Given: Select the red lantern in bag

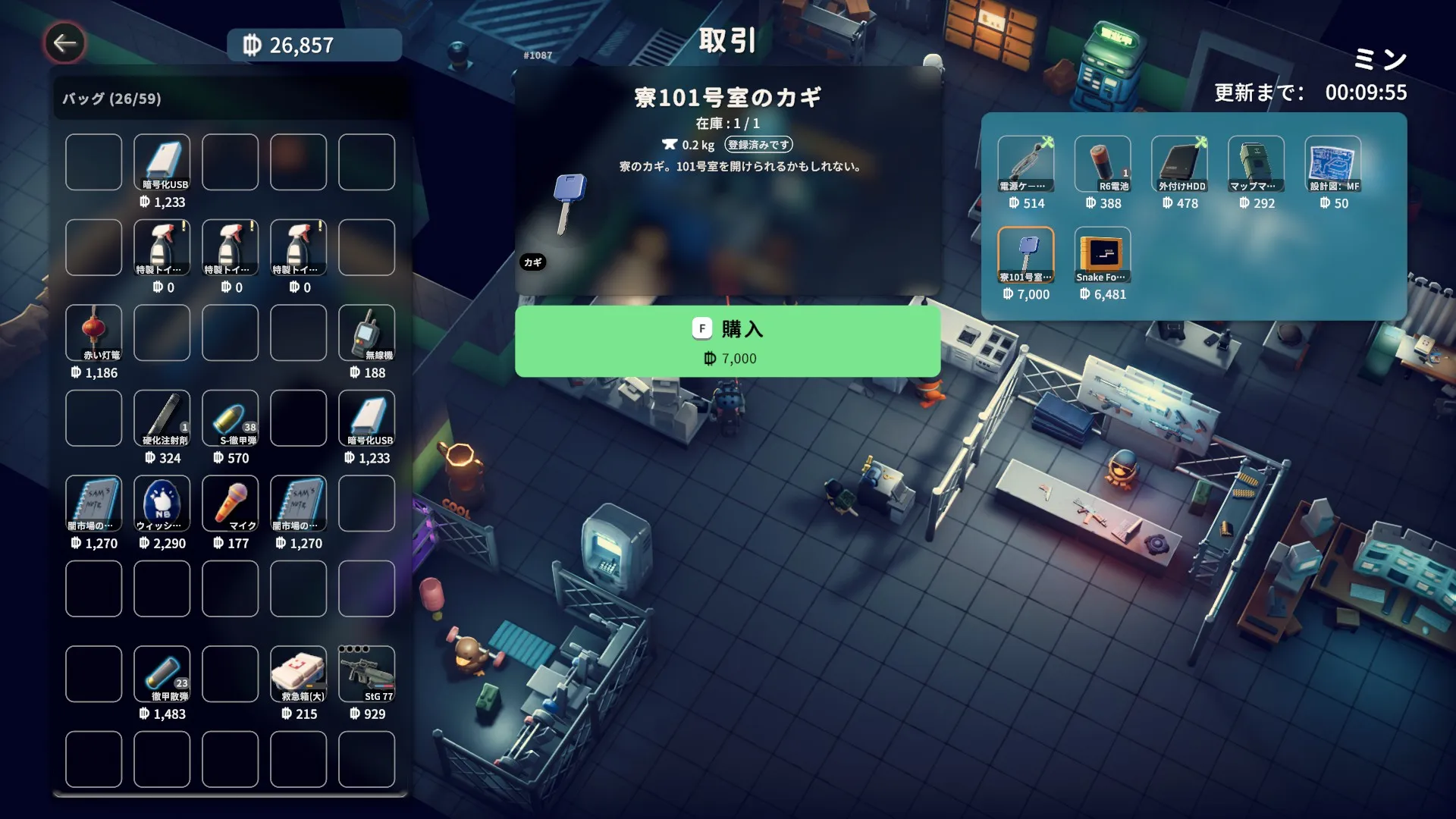Looking at the screenshot, I should (x=94, y=333).
